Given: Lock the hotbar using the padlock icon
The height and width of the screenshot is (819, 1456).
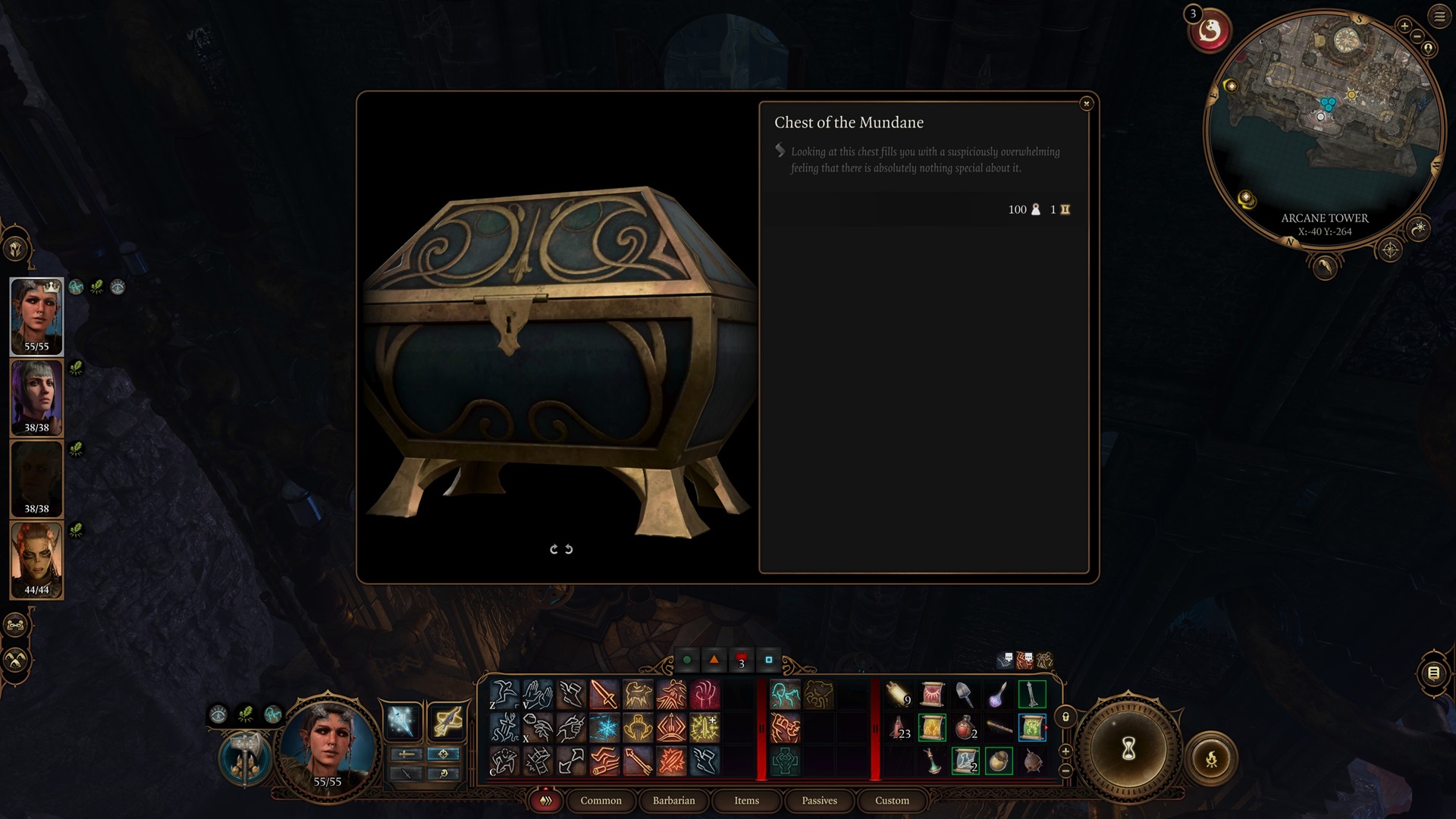Looking at the screenshot, I should 1065,717.
